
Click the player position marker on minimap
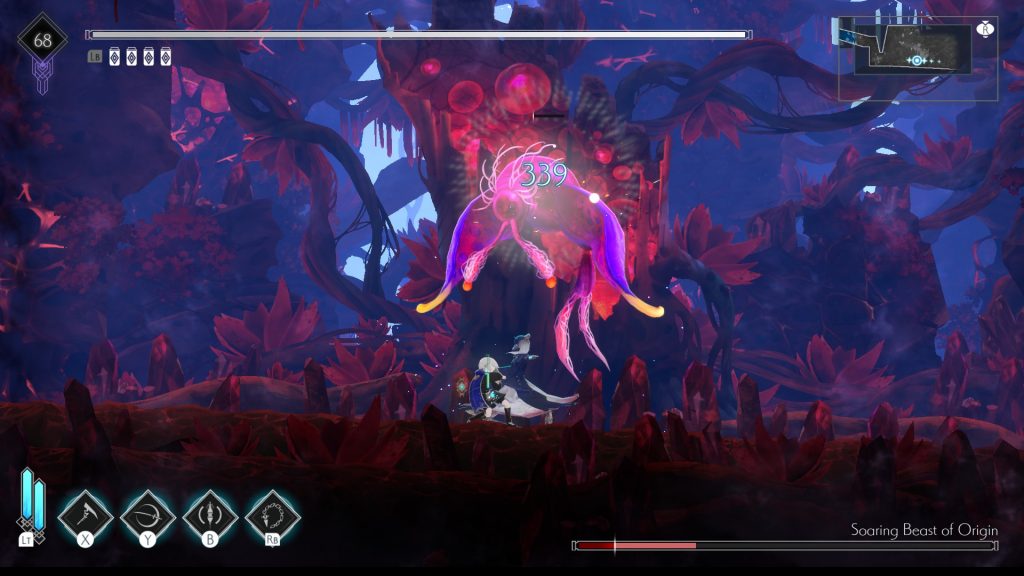[x=916, y=61]
